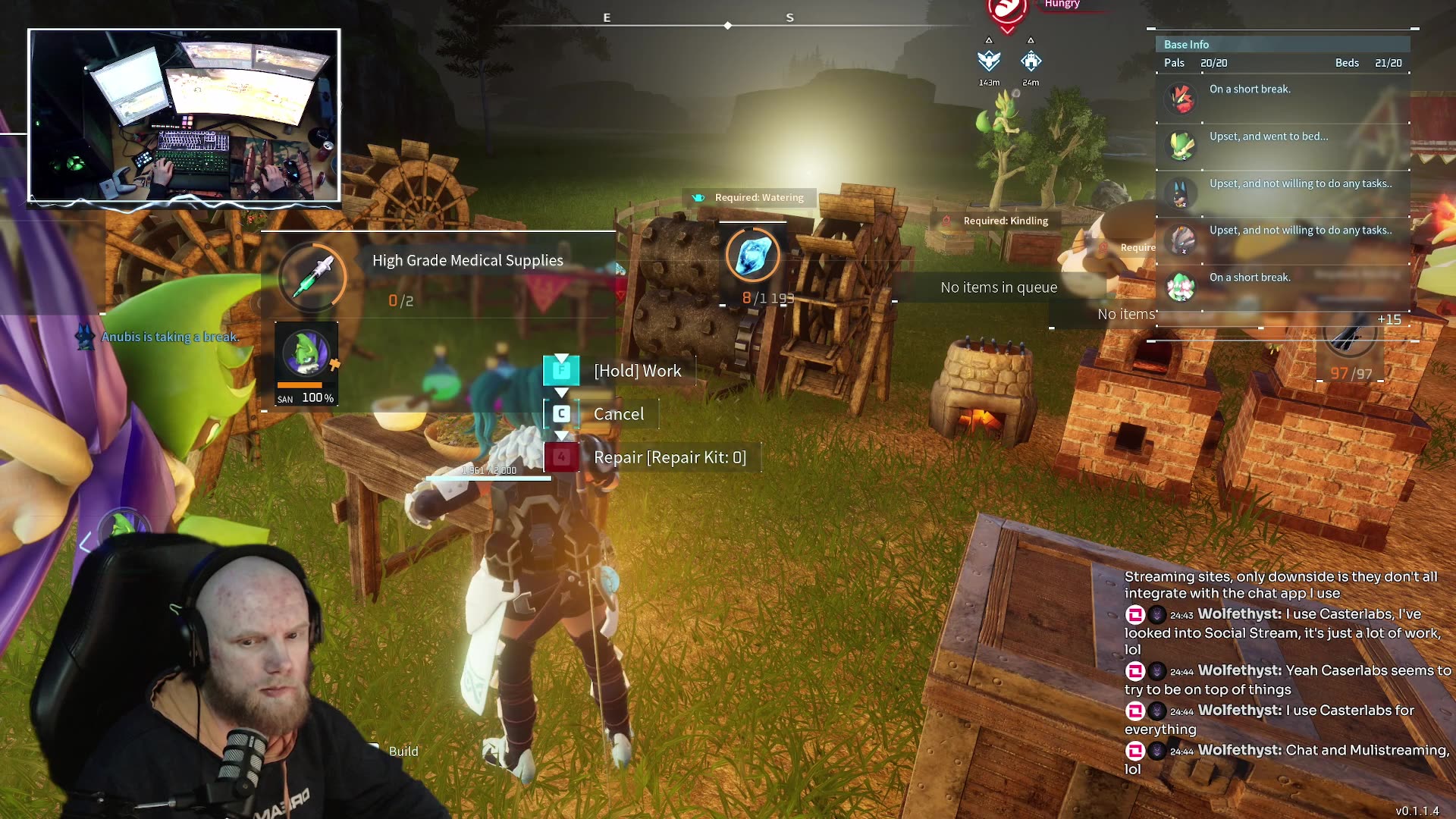Select the green-white pal on a short break
This screenshot has width=1456, height=819.
[x=1181, y=287]
